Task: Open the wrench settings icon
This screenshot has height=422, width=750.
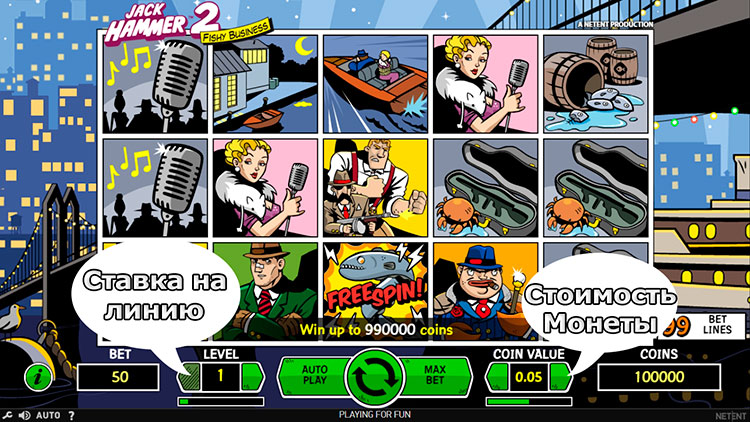Action: coord(8,415)
